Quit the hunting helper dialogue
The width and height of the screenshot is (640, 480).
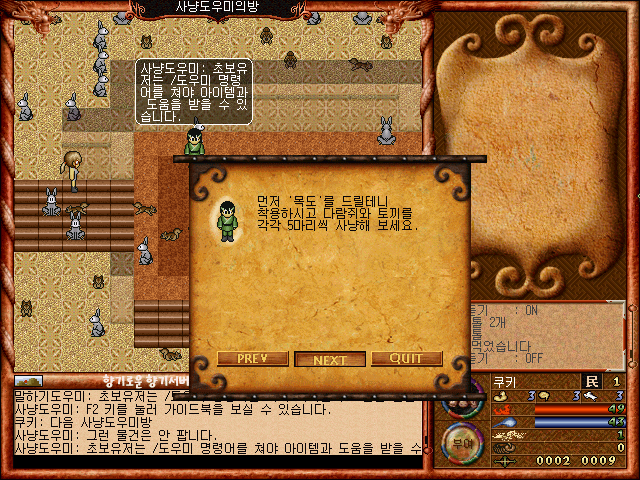point(406,359)
